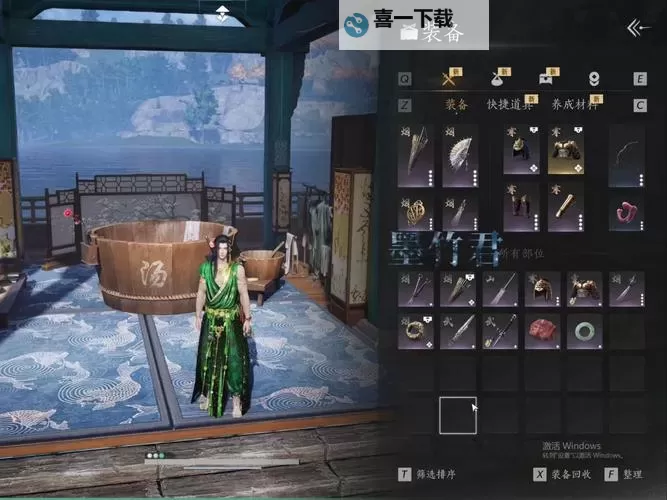Select the pouch bag category icon

(497, 78)
